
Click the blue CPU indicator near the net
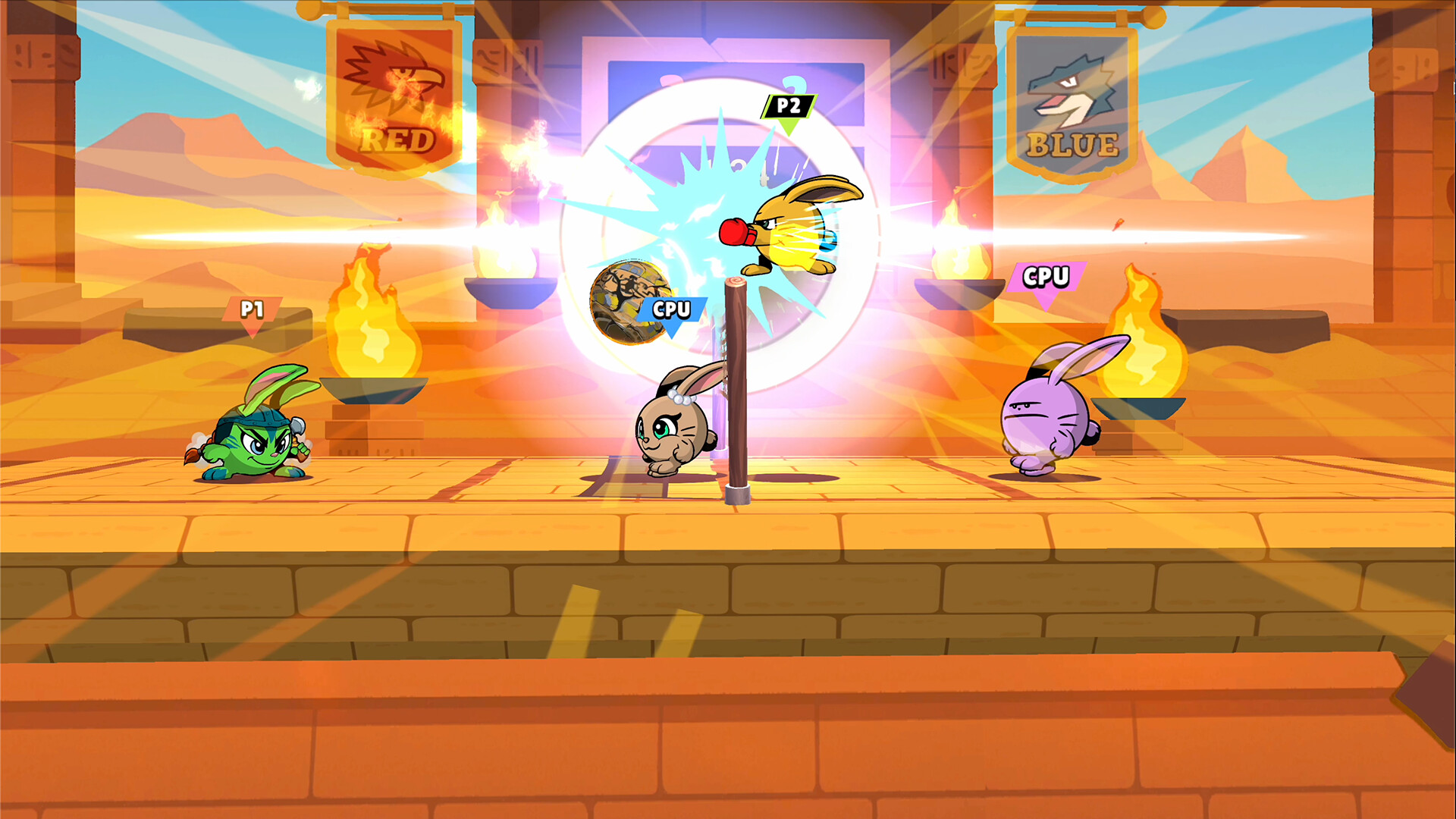[670, 308]
